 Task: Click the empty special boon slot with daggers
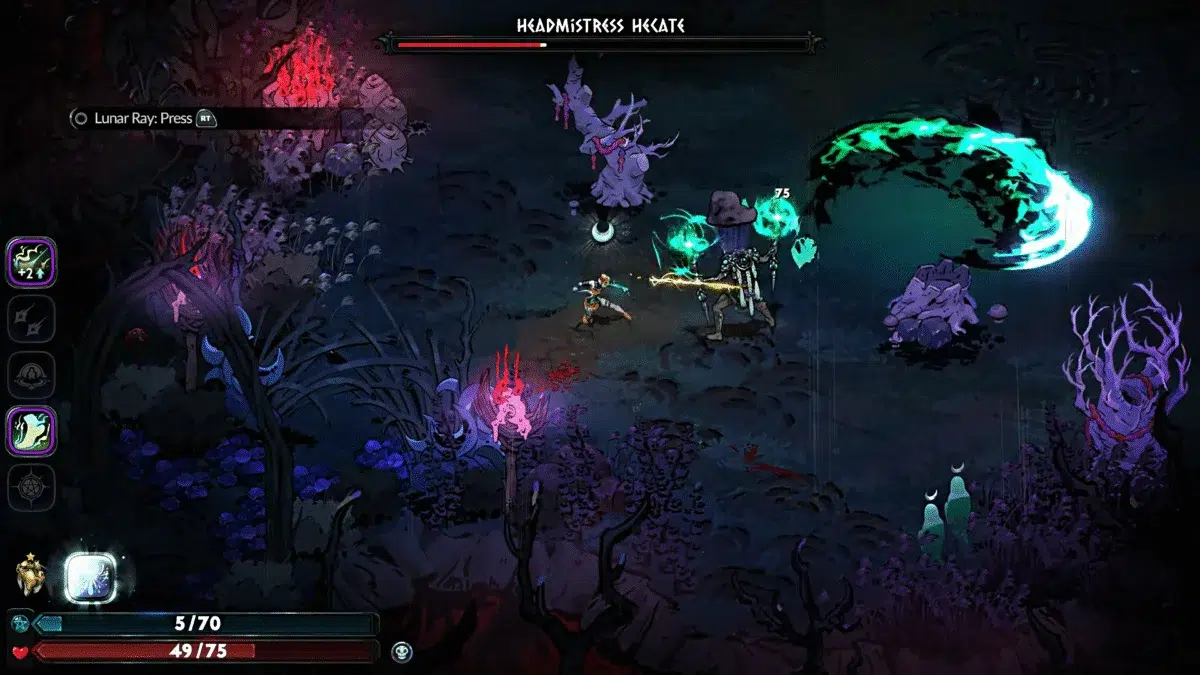[32, 319]
